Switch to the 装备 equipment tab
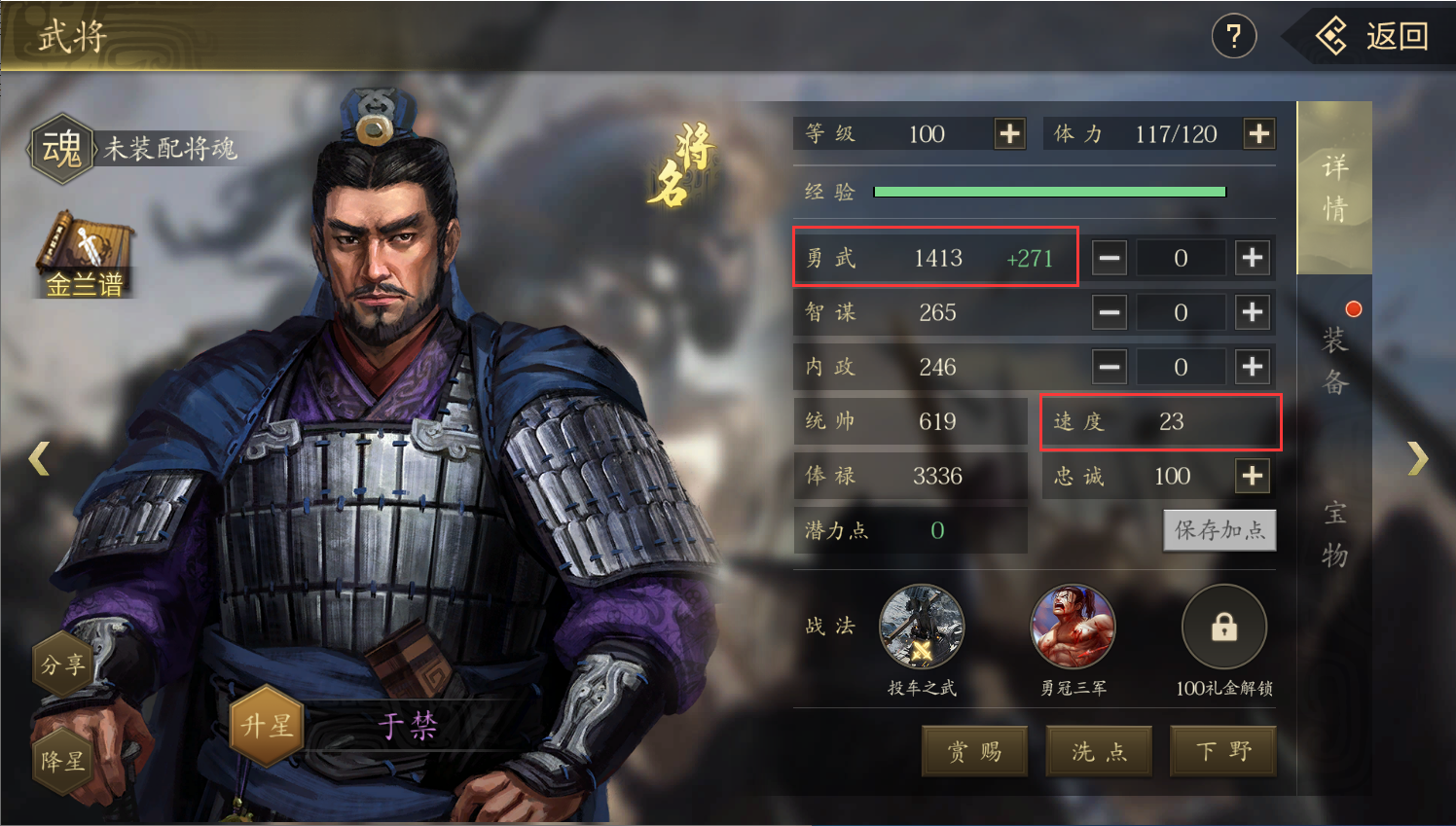 coord(1334,361)
